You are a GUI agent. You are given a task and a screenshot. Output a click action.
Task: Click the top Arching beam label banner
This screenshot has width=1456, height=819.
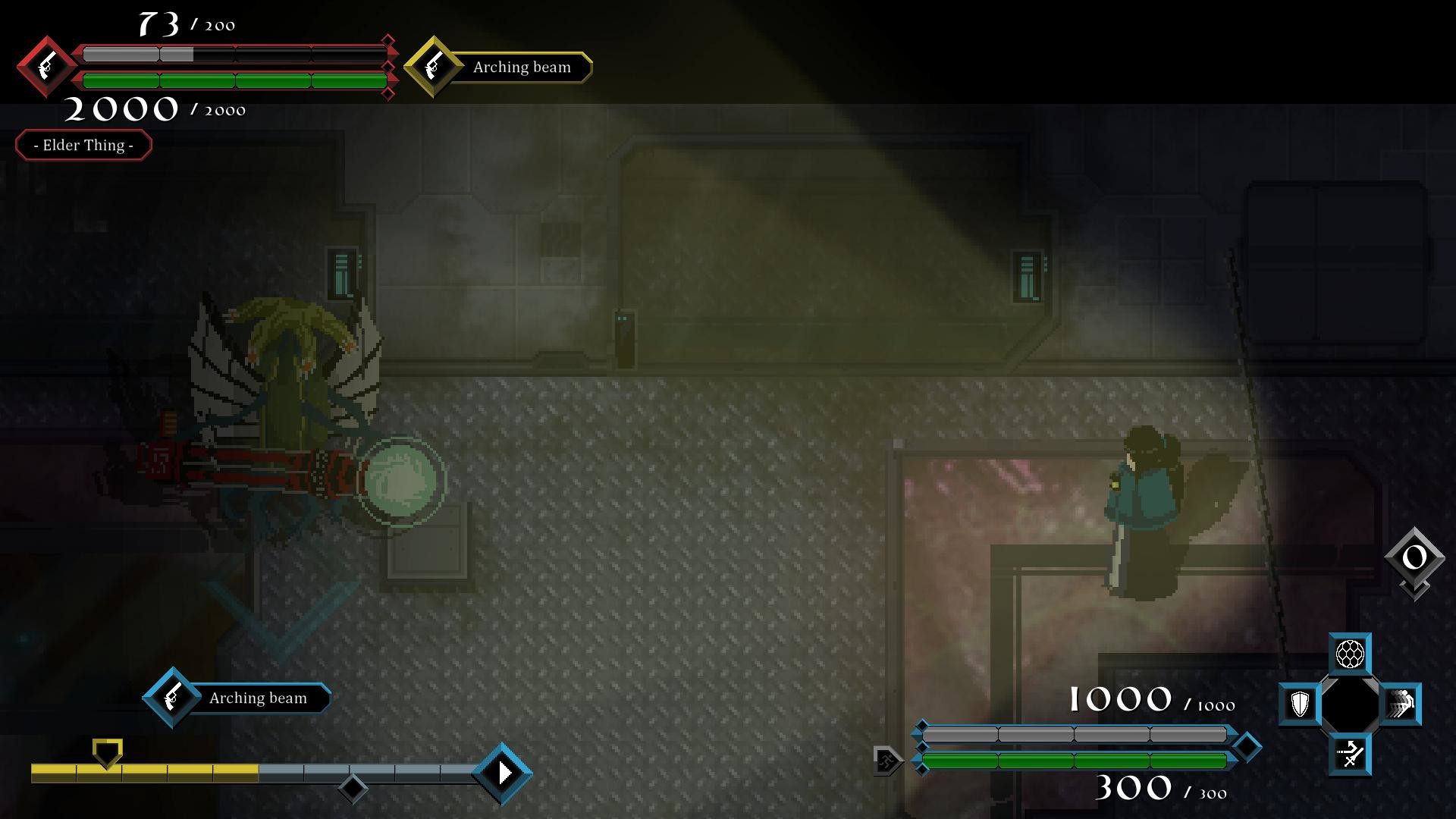click(522, 67)
